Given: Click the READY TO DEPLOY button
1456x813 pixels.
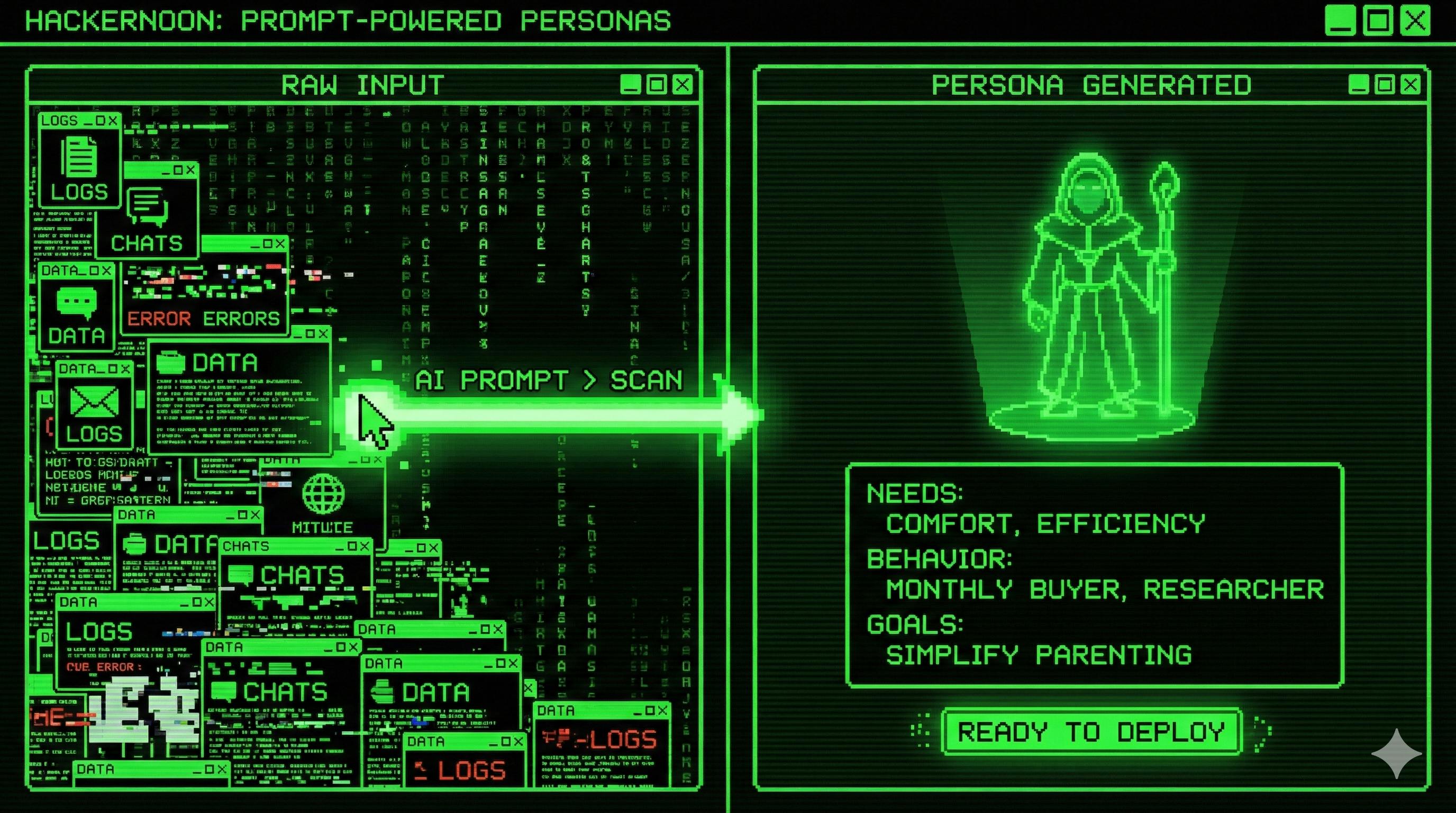Looking at the screenshot, I should (1091, 731).
